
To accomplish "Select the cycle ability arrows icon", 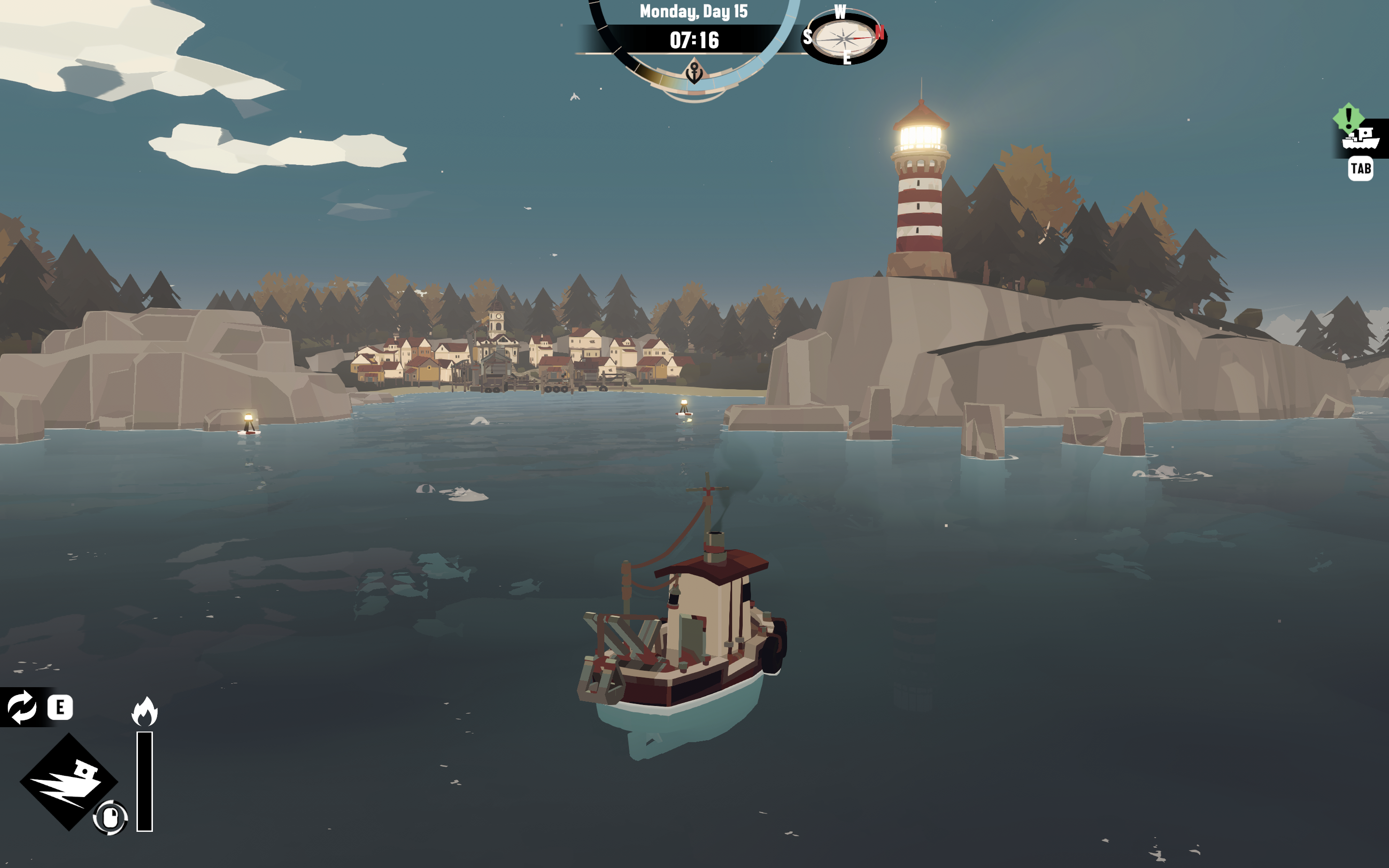I will (x=22, y=706).
